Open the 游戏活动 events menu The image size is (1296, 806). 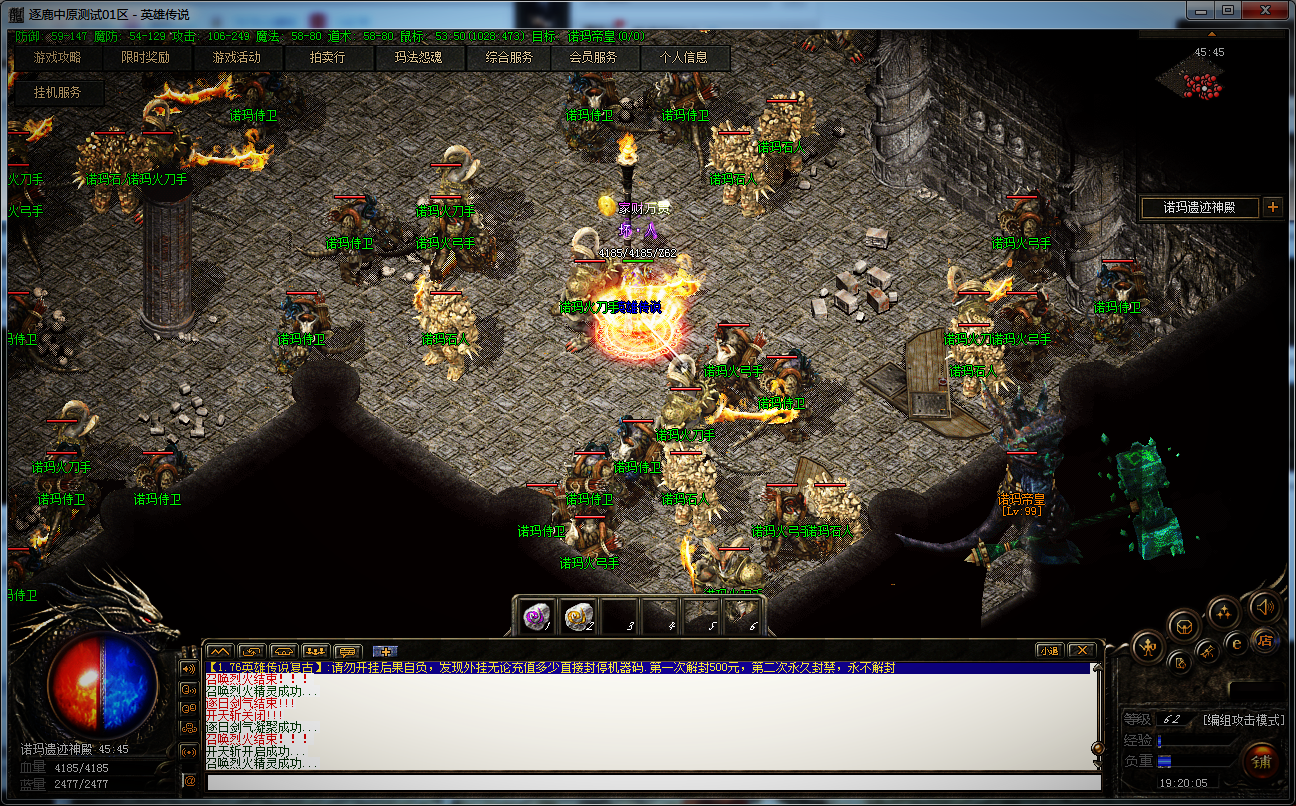click(236, 58)
